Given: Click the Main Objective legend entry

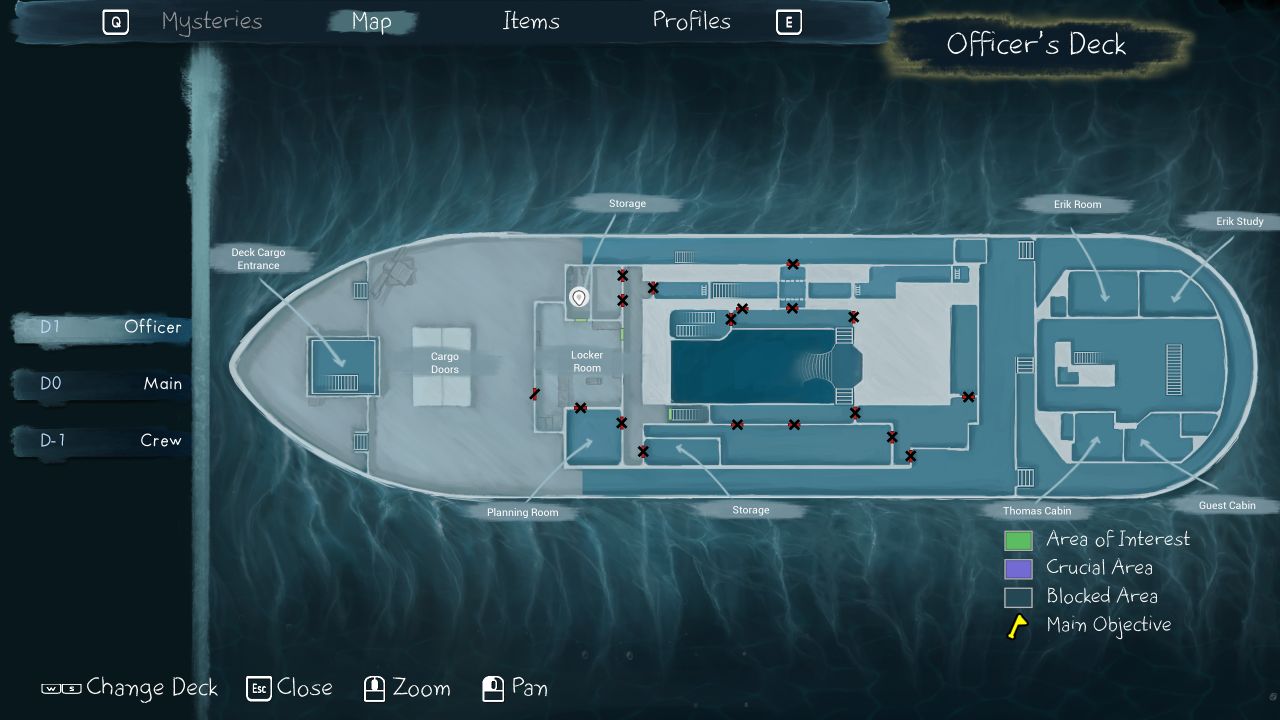Looking at the screenshot, I should click(x=1107, y=626).
